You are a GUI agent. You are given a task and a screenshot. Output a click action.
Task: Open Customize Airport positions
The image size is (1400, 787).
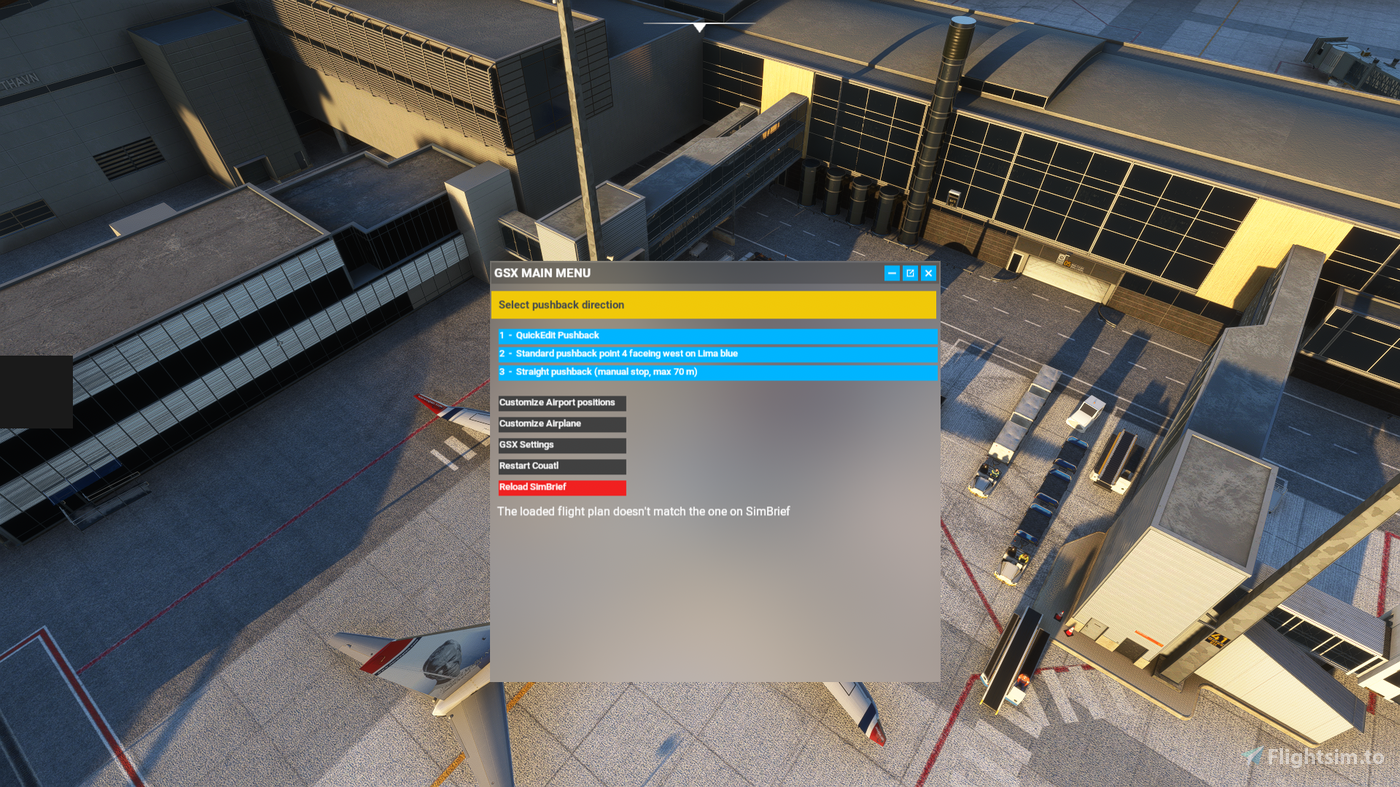tap(561, 401)
